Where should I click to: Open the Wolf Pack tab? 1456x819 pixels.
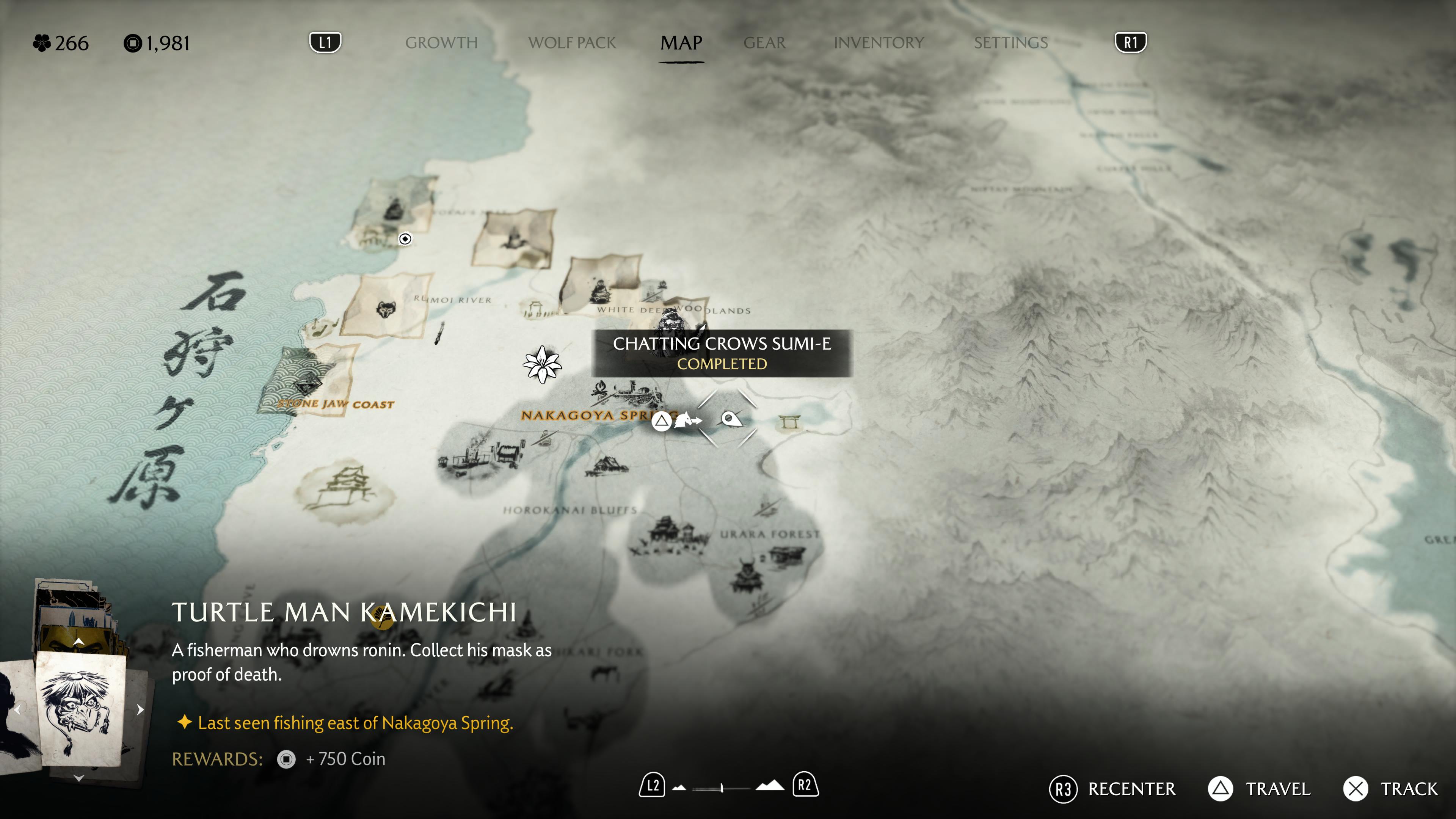point(571,42)
